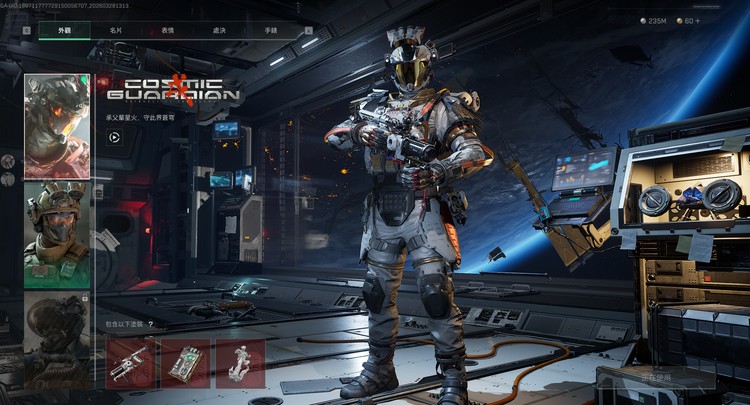The height and width of the screenshot is (405, 750).
Task: Play the Cosmic Guardian skin preview video
Action: tap(115, 137)
